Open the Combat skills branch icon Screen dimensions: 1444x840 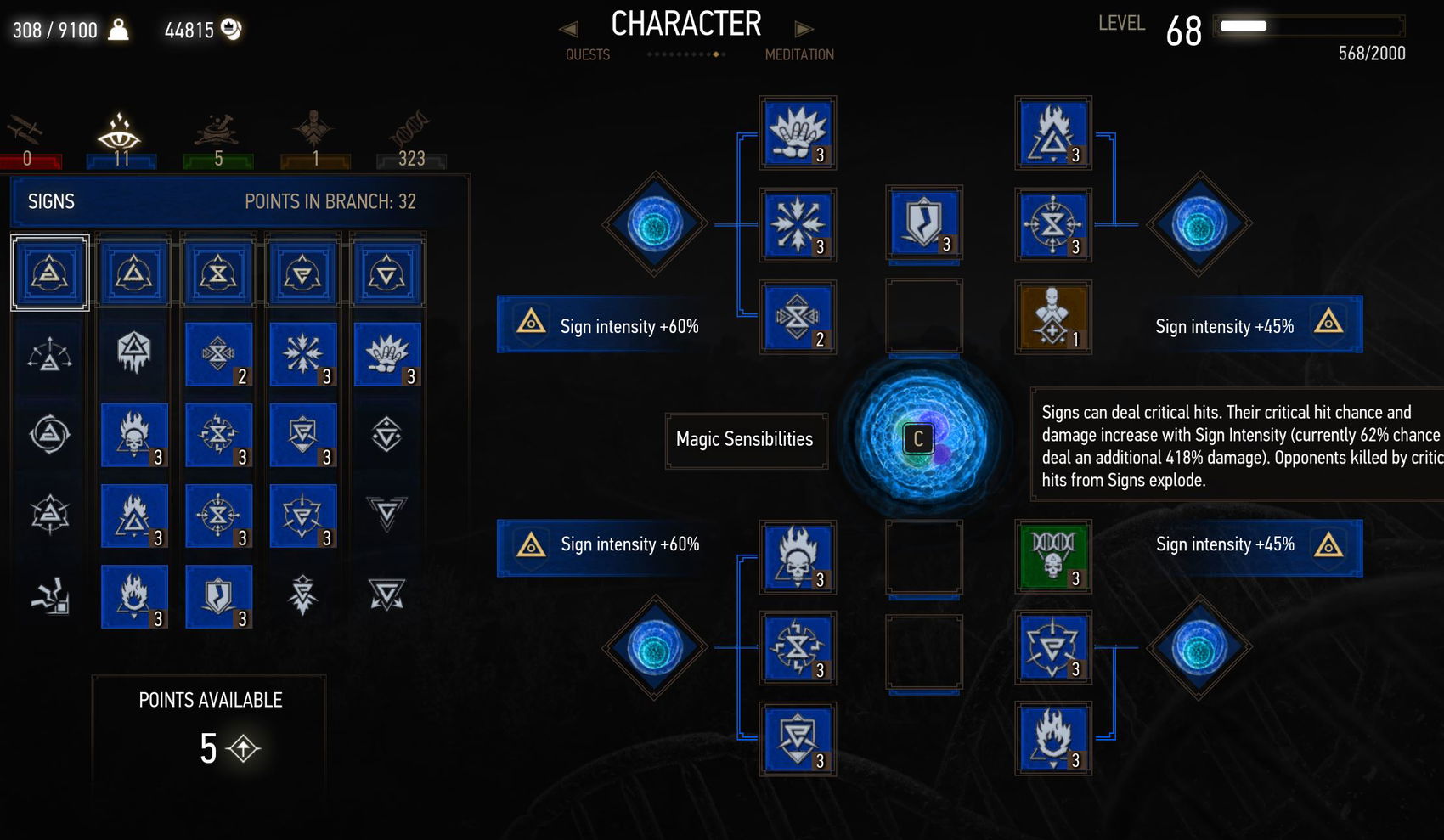coord(25,129)
